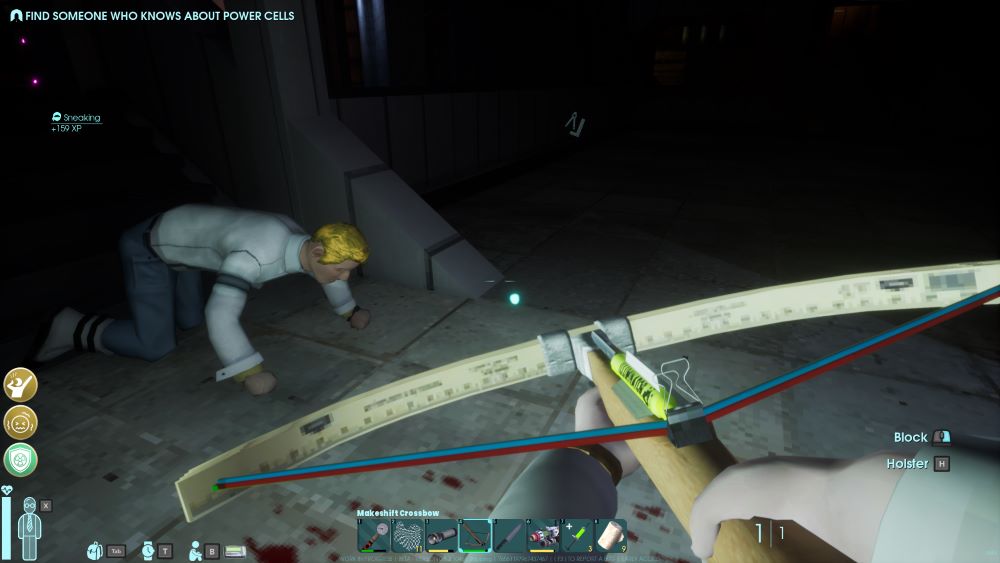Inspect the gold queasy-face status icon

(x=20, y=421)
